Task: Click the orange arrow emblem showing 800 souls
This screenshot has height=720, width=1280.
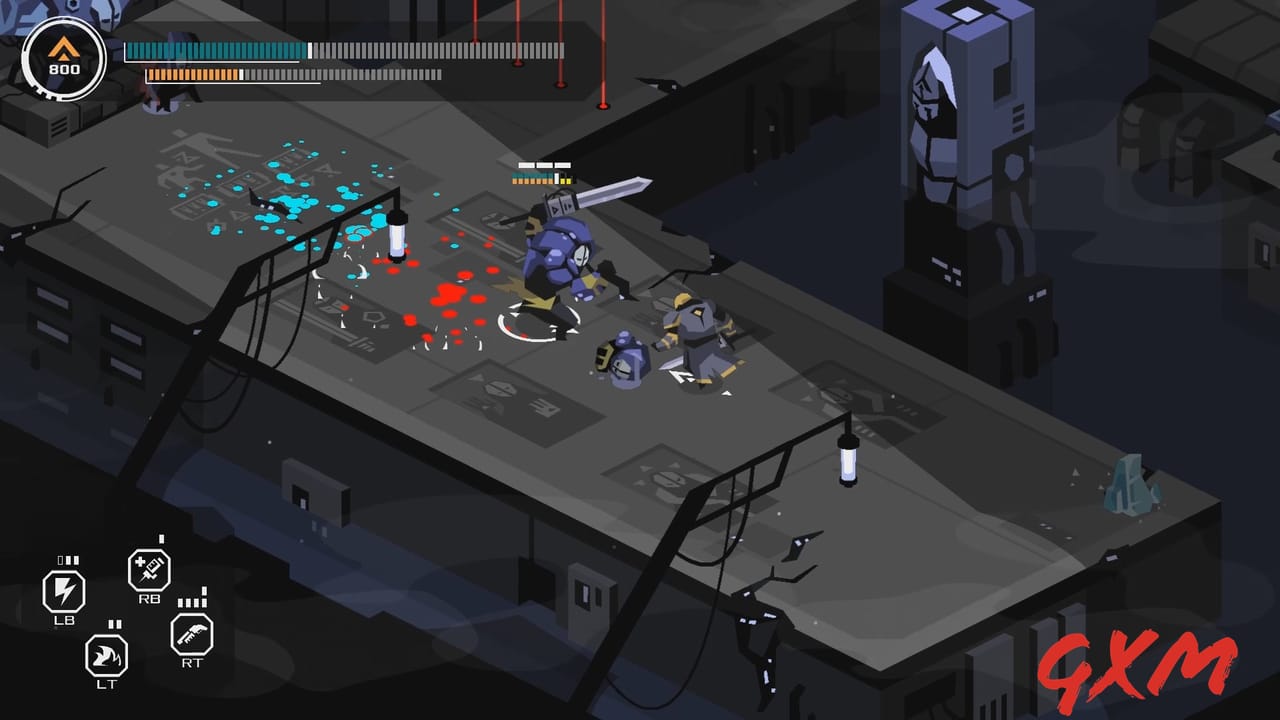Action: point(62,55)
